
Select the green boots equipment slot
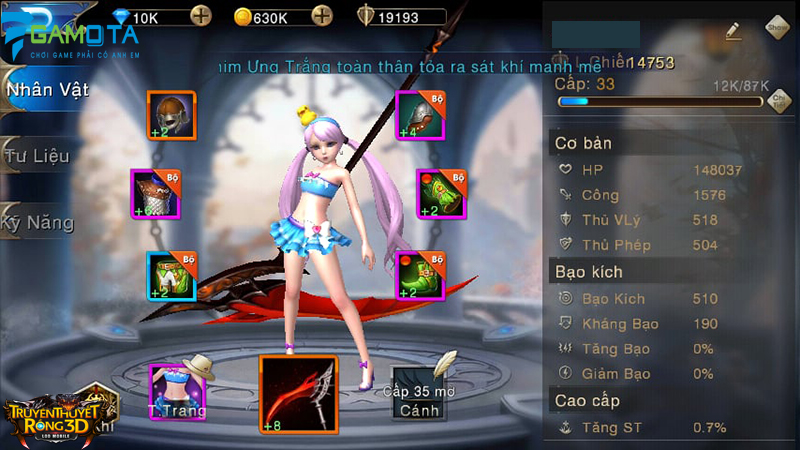click(420, 276)
